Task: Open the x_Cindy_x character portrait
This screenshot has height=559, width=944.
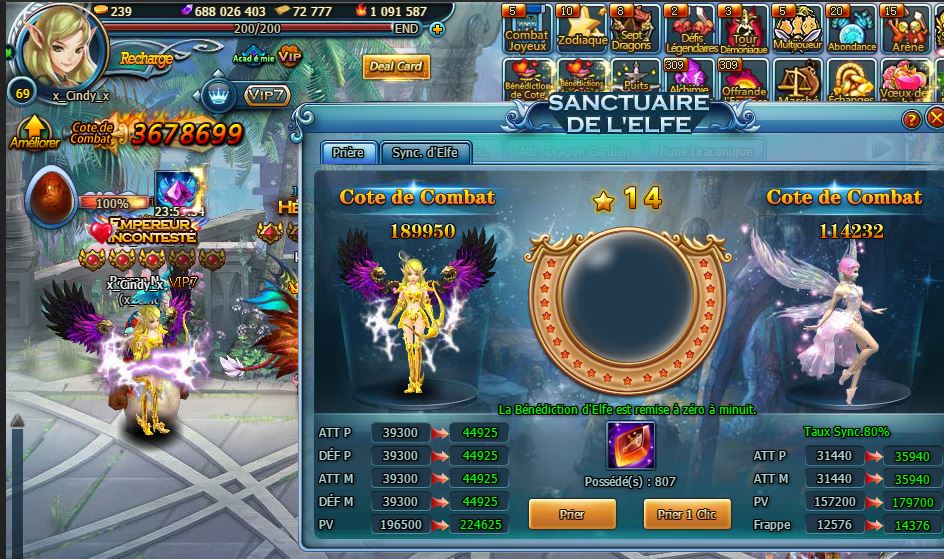Action: tap(57, 45)
